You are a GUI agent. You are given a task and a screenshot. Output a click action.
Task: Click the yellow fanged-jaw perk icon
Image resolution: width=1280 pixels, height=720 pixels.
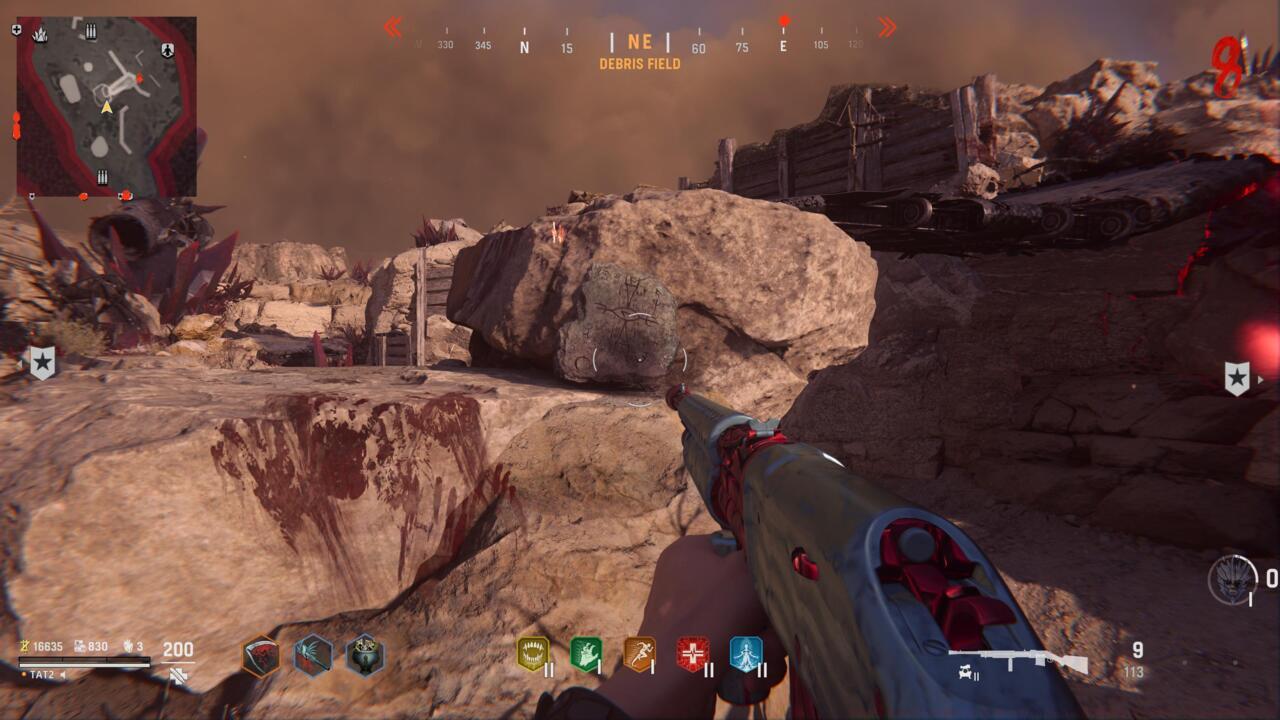tap(533, 654)
